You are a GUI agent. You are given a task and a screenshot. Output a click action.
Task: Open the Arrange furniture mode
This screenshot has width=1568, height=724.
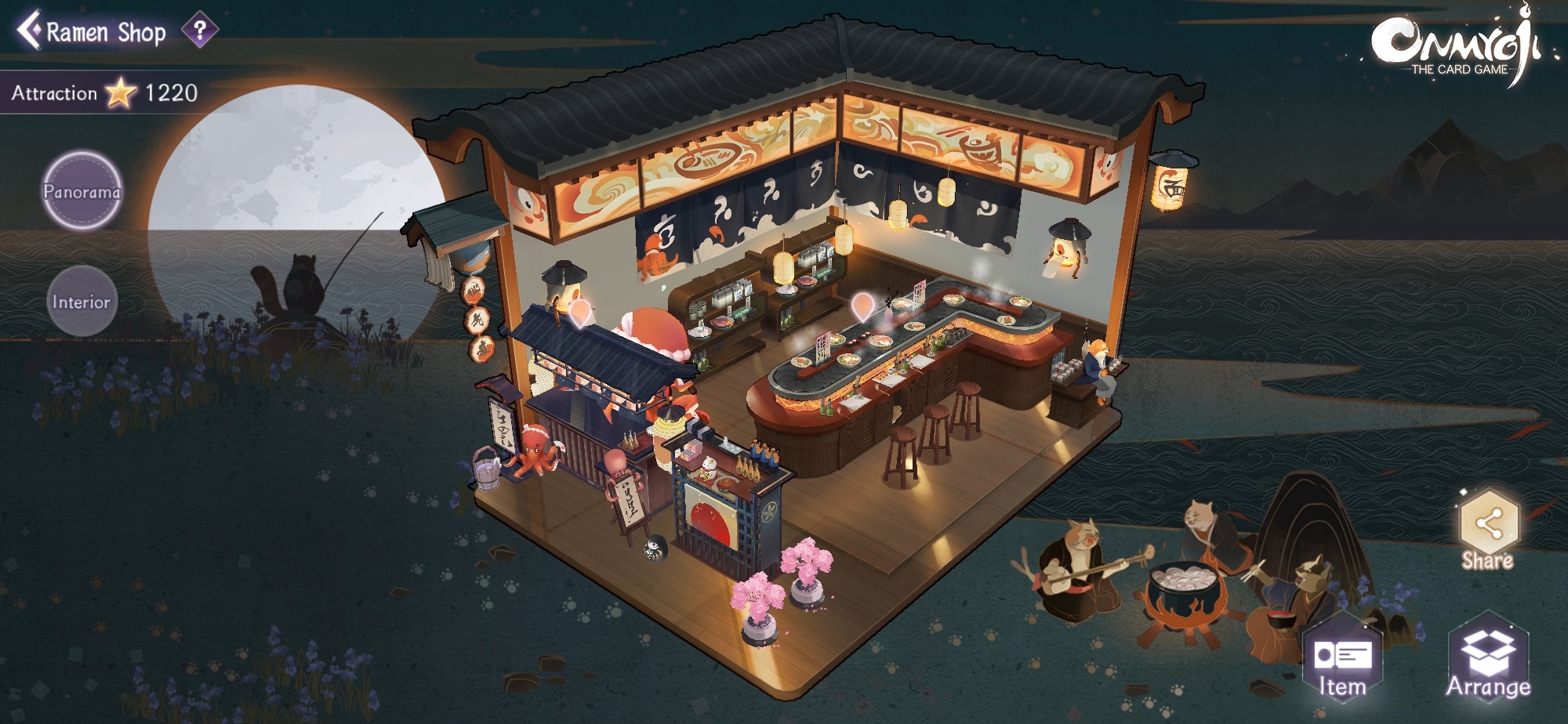1487,663
